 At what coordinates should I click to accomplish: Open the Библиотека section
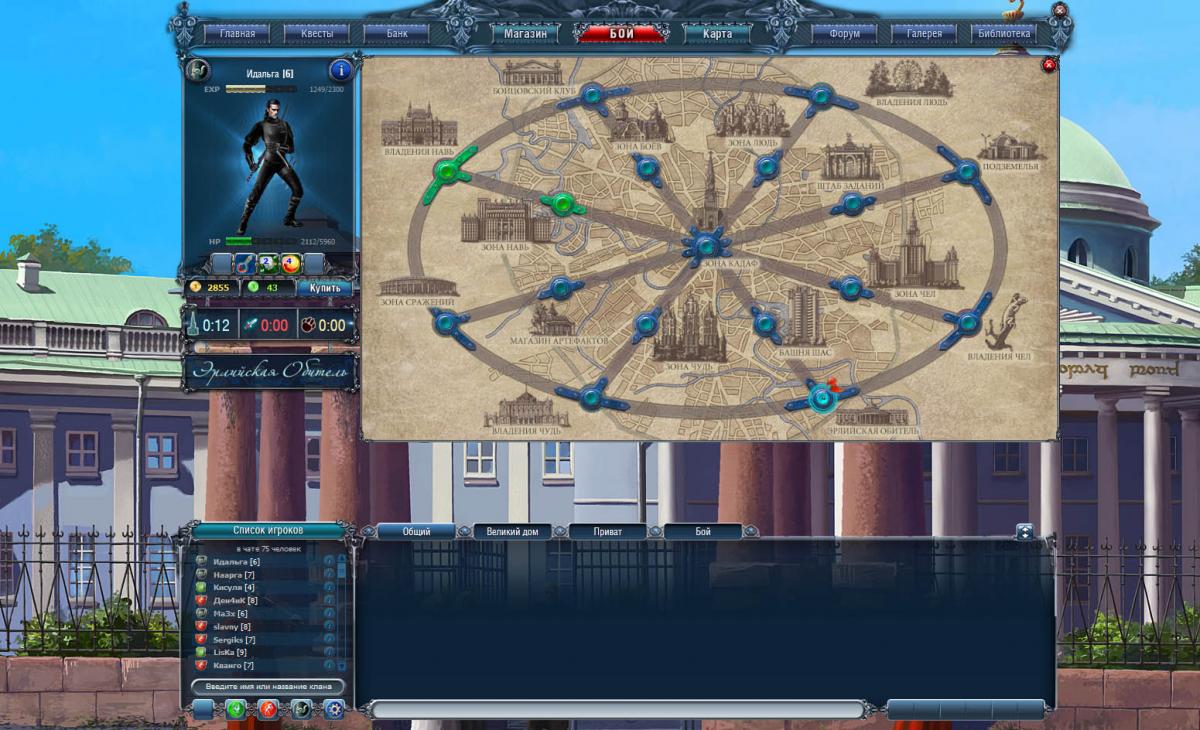(1004, 33)
